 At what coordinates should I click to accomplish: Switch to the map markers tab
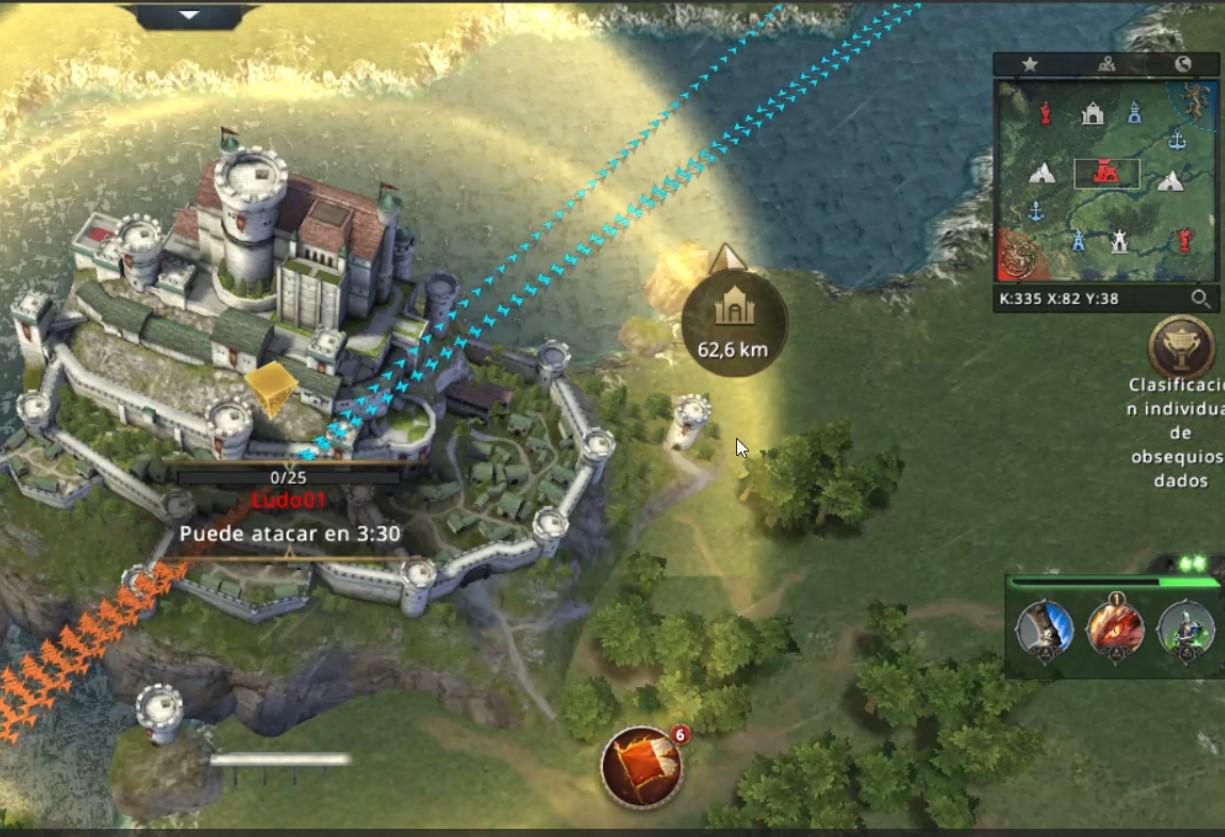click(1106, 64)
